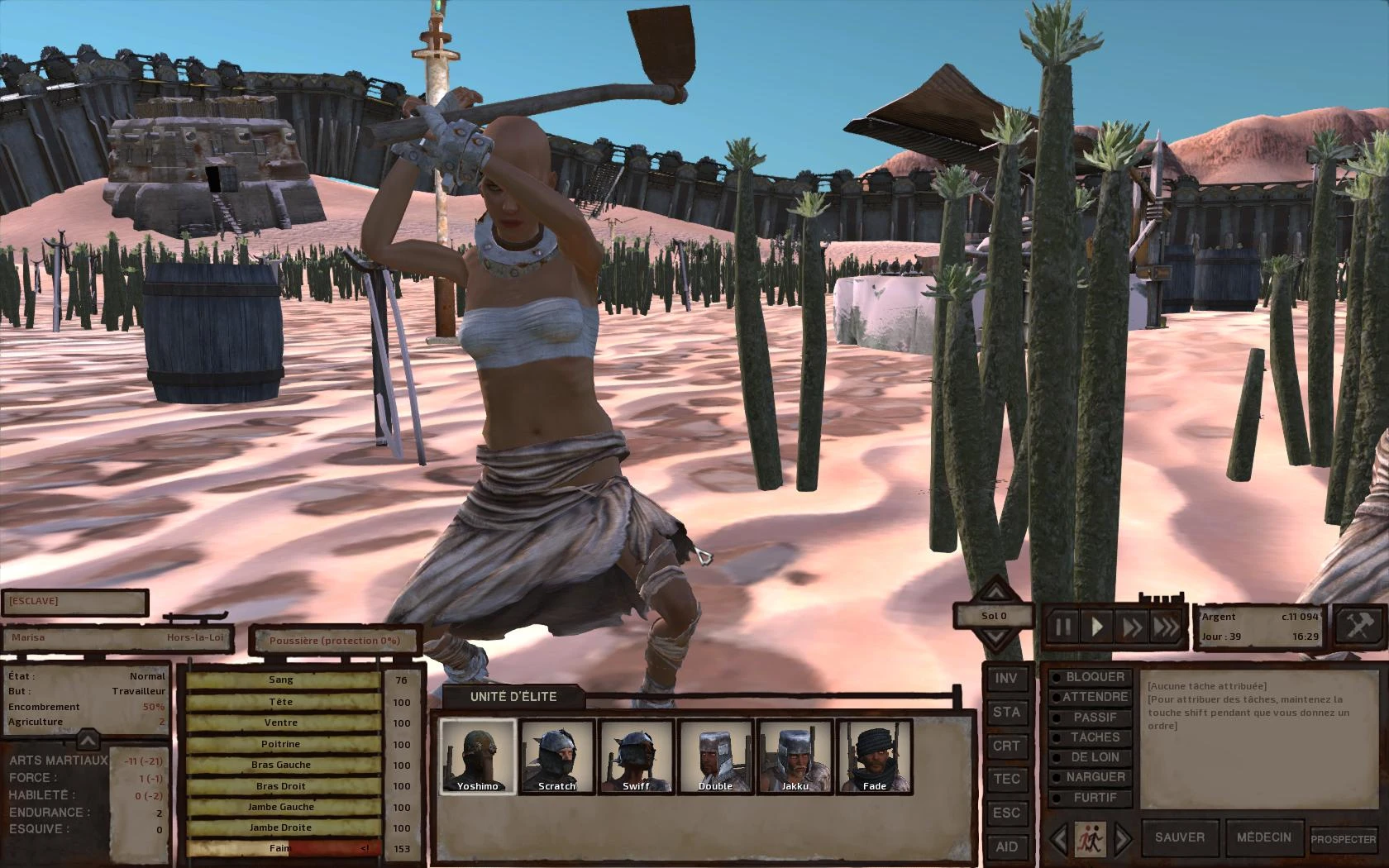Select Yoshimo's portrait in the squad
This screenshot has width=1389, height=868.
(478, 756)
